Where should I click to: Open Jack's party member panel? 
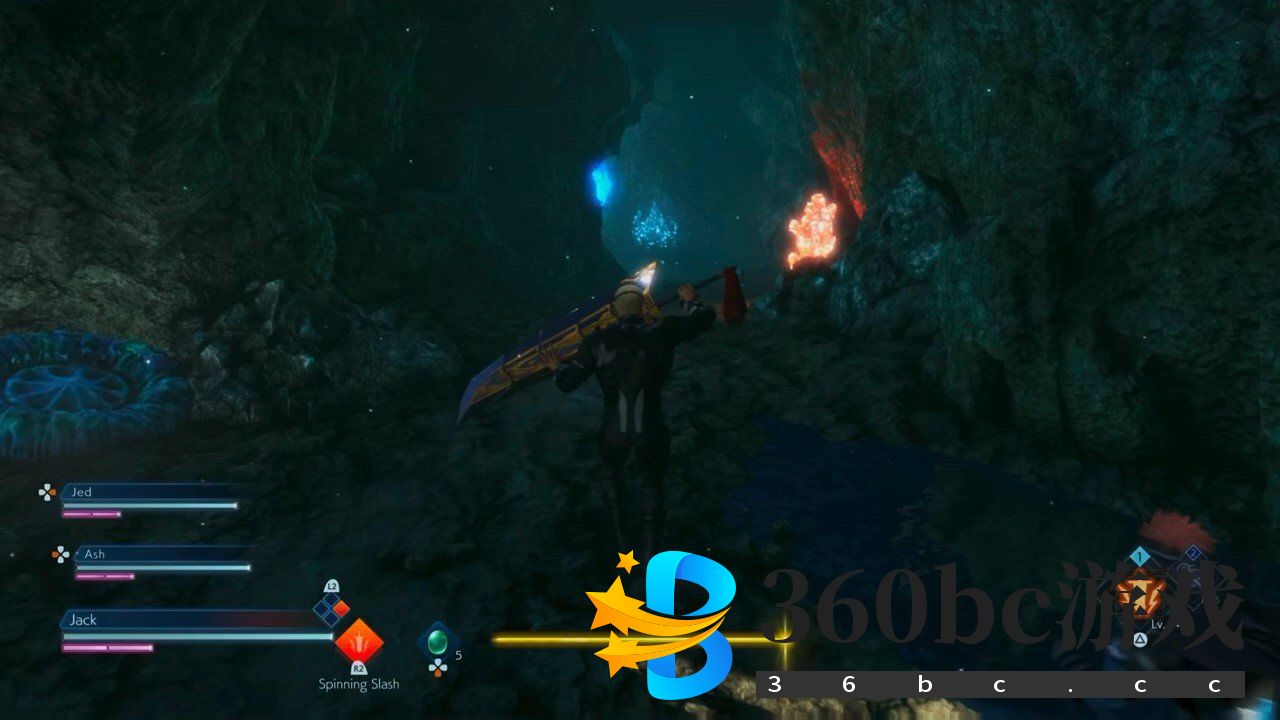[150, 630]
